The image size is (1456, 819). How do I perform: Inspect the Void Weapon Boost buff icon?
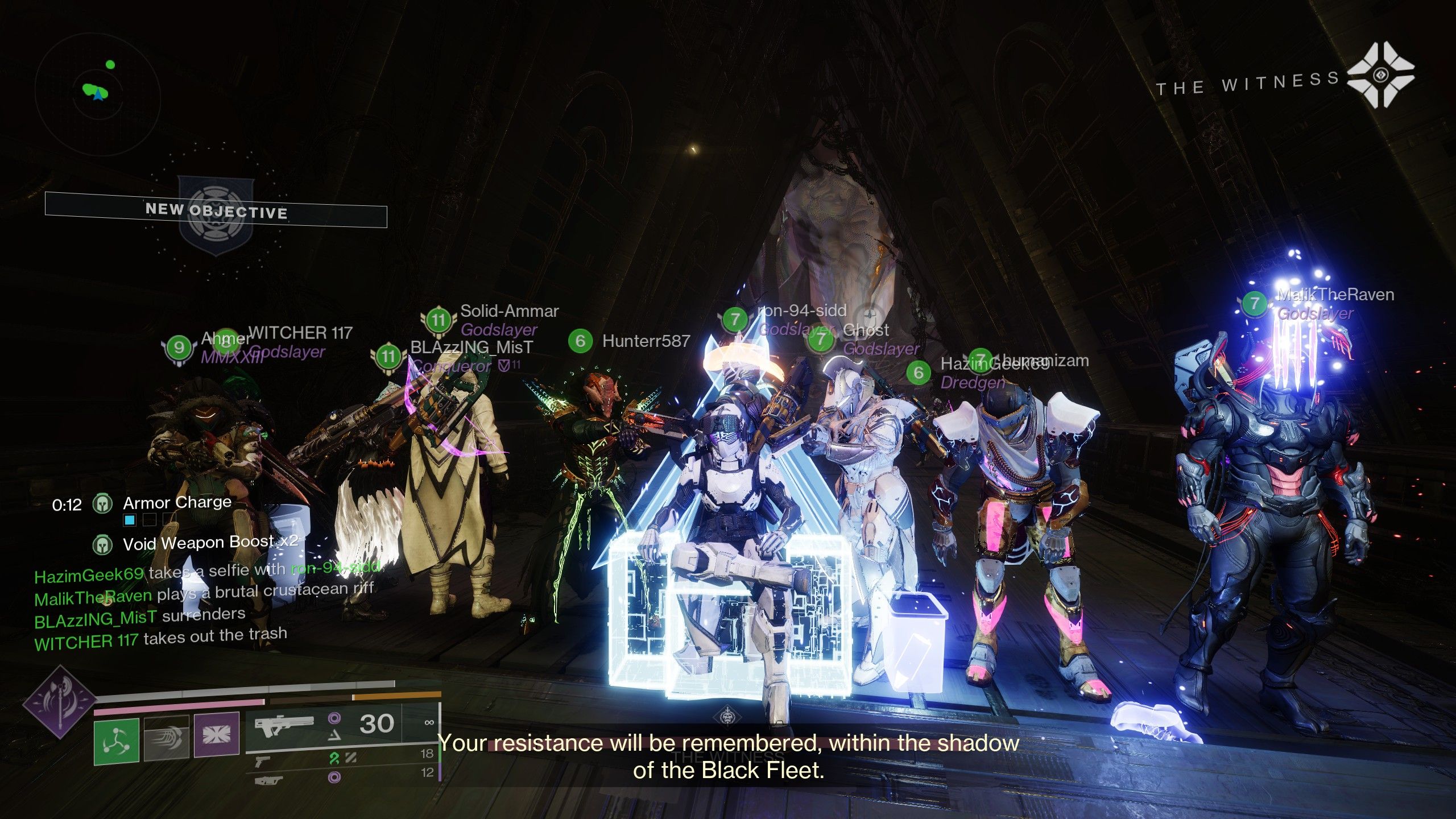102,544
